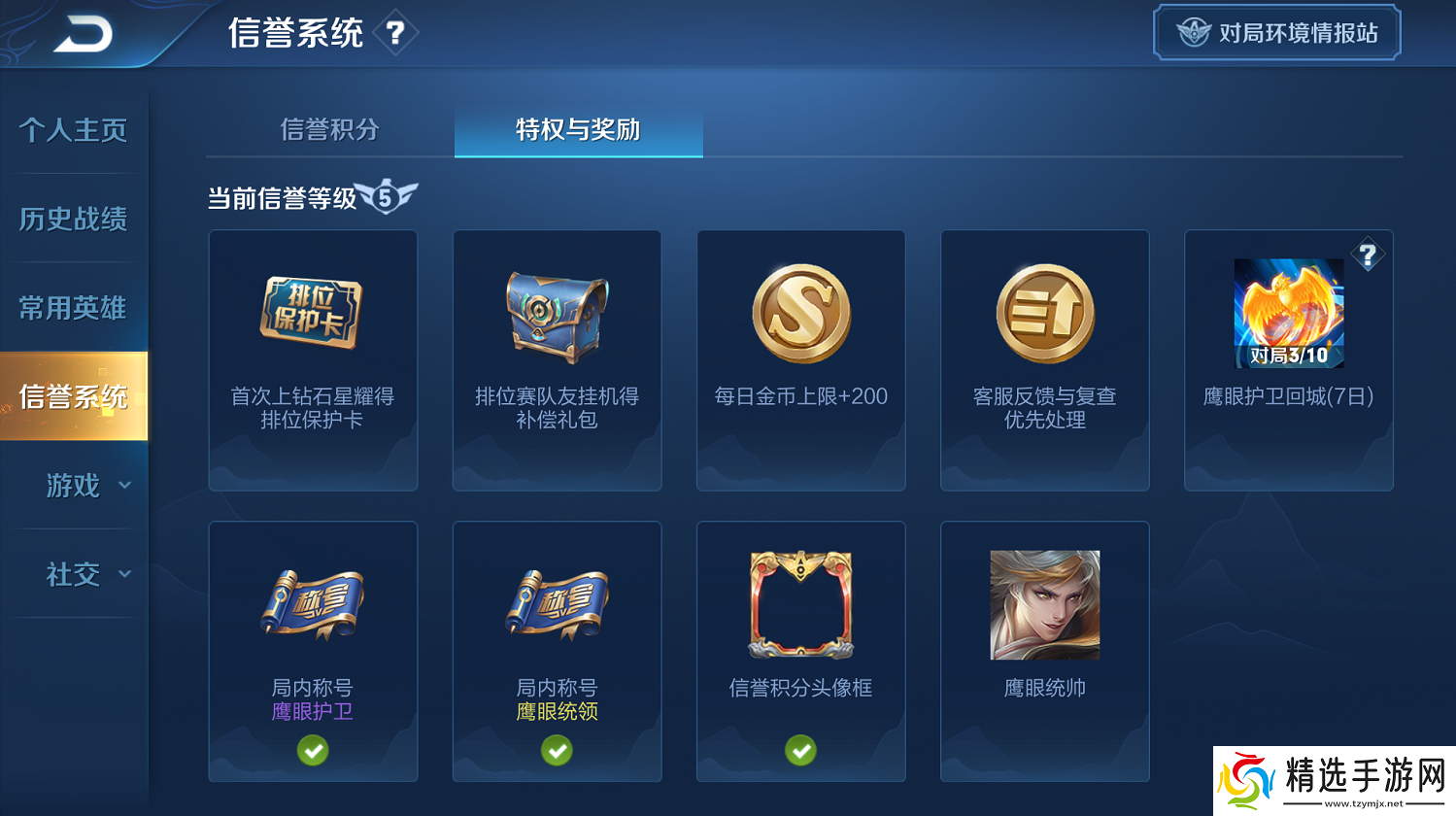Click the credit level 5 badge icon
The height and width of the screenshot is (816, 1456).
(387, 195)
